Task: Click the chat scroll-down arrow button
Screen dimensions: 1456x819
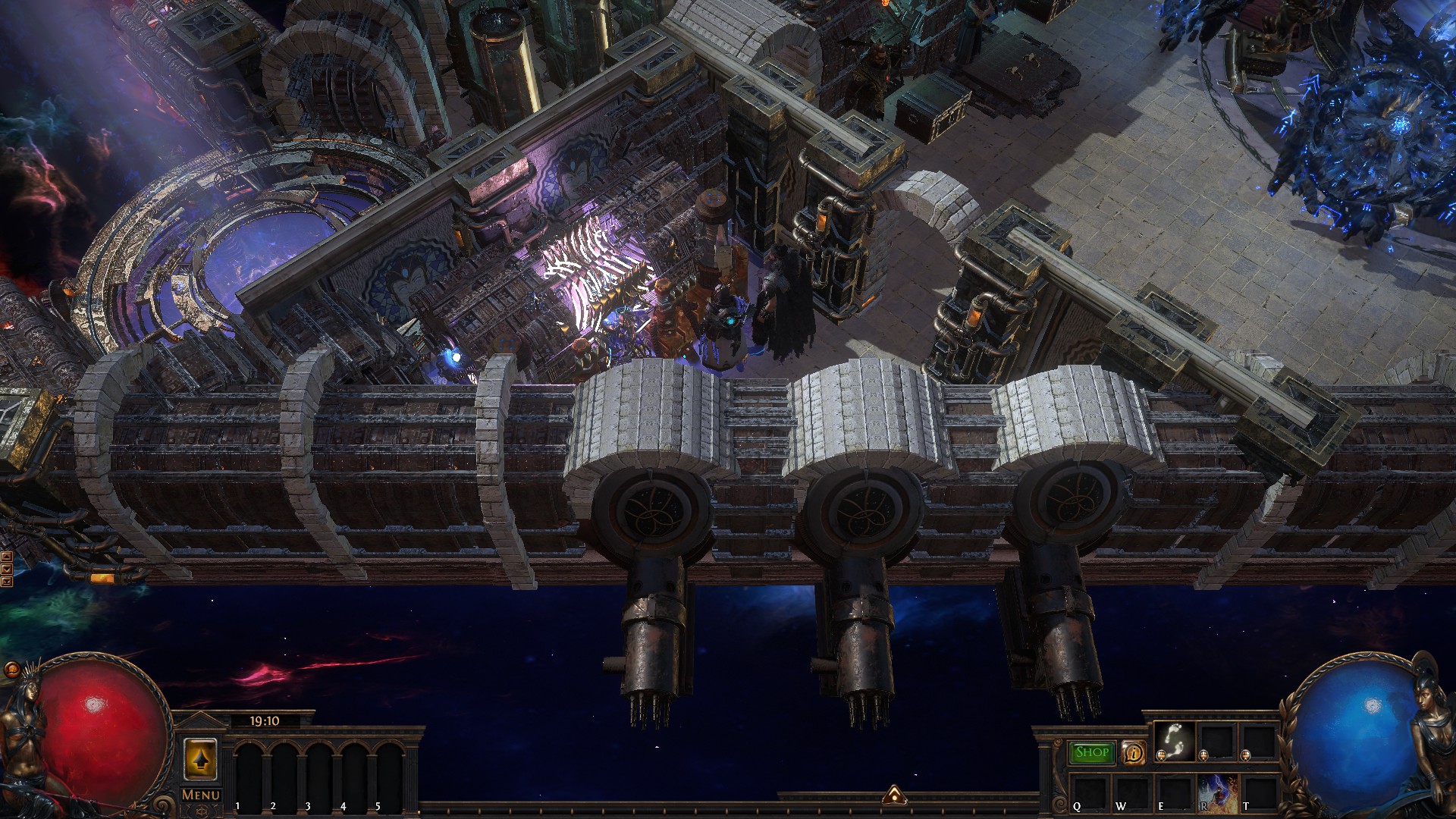Action: point(6,569)
